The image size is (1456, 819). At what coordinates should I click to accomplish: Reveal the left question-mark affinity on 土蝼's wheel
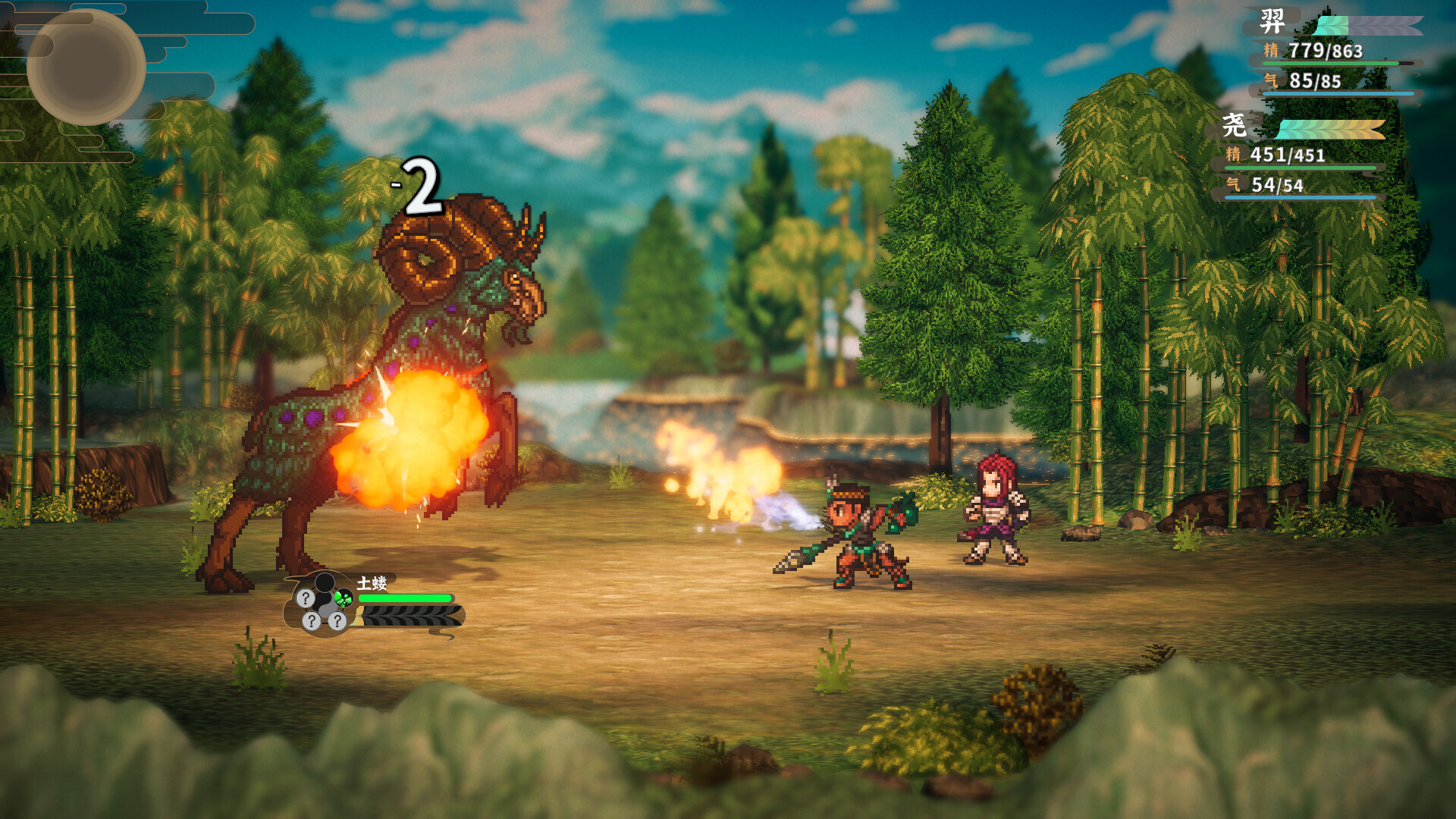(x=306, y=598)
